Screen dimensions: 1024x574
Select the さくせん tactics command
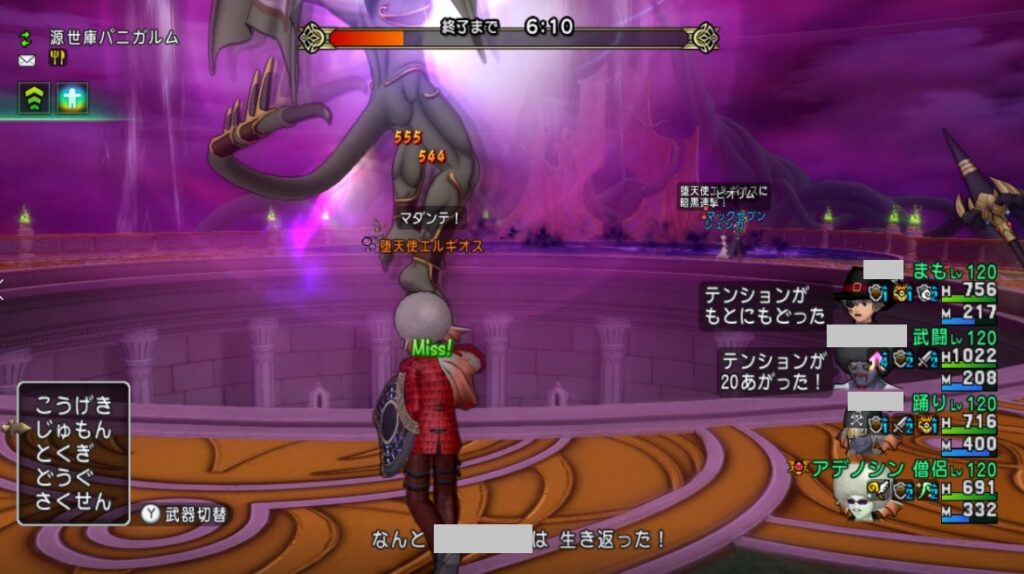73,502
